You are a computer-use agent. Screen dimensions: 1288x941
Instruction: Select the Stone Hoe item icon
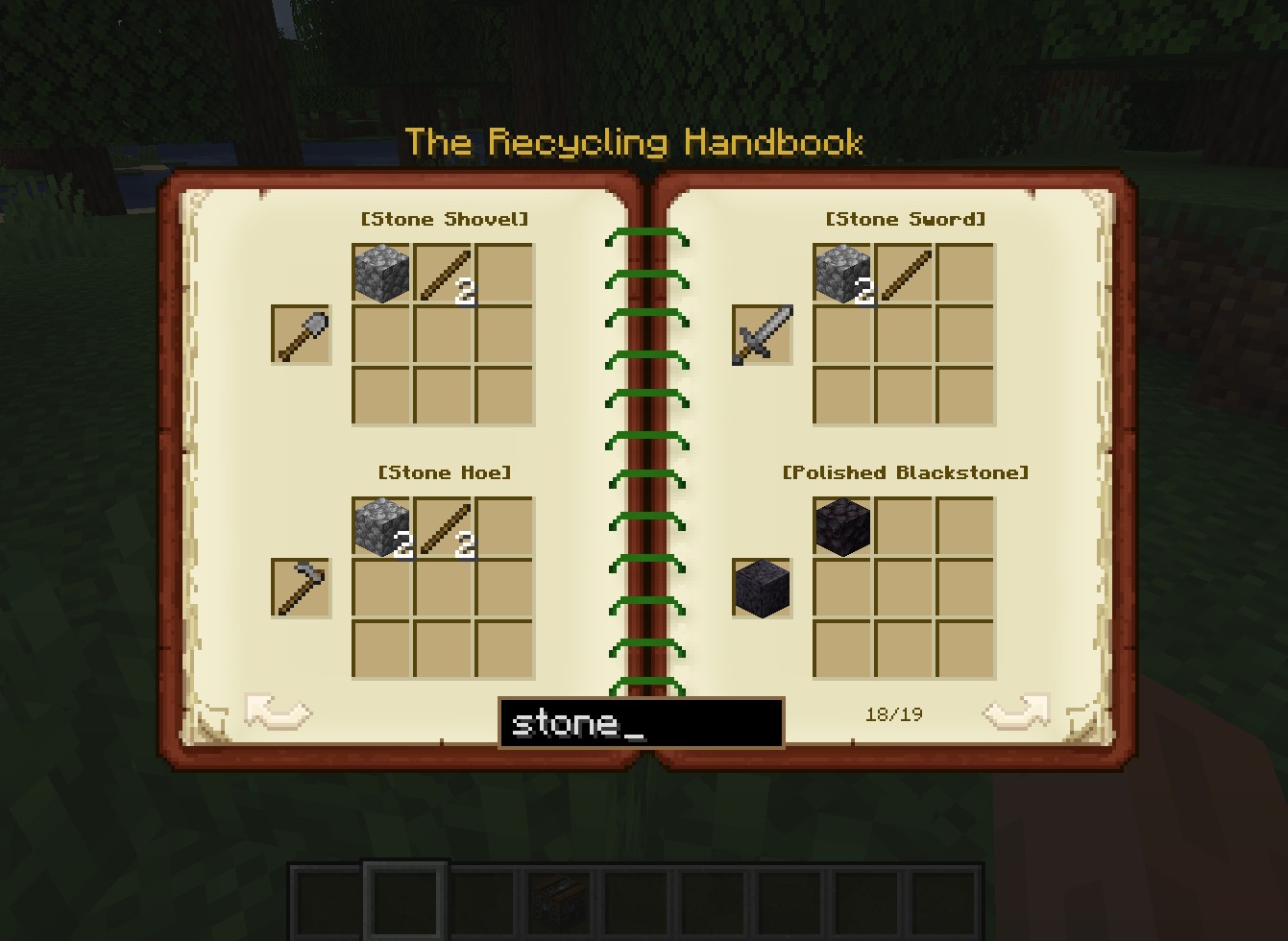[302, 588]
